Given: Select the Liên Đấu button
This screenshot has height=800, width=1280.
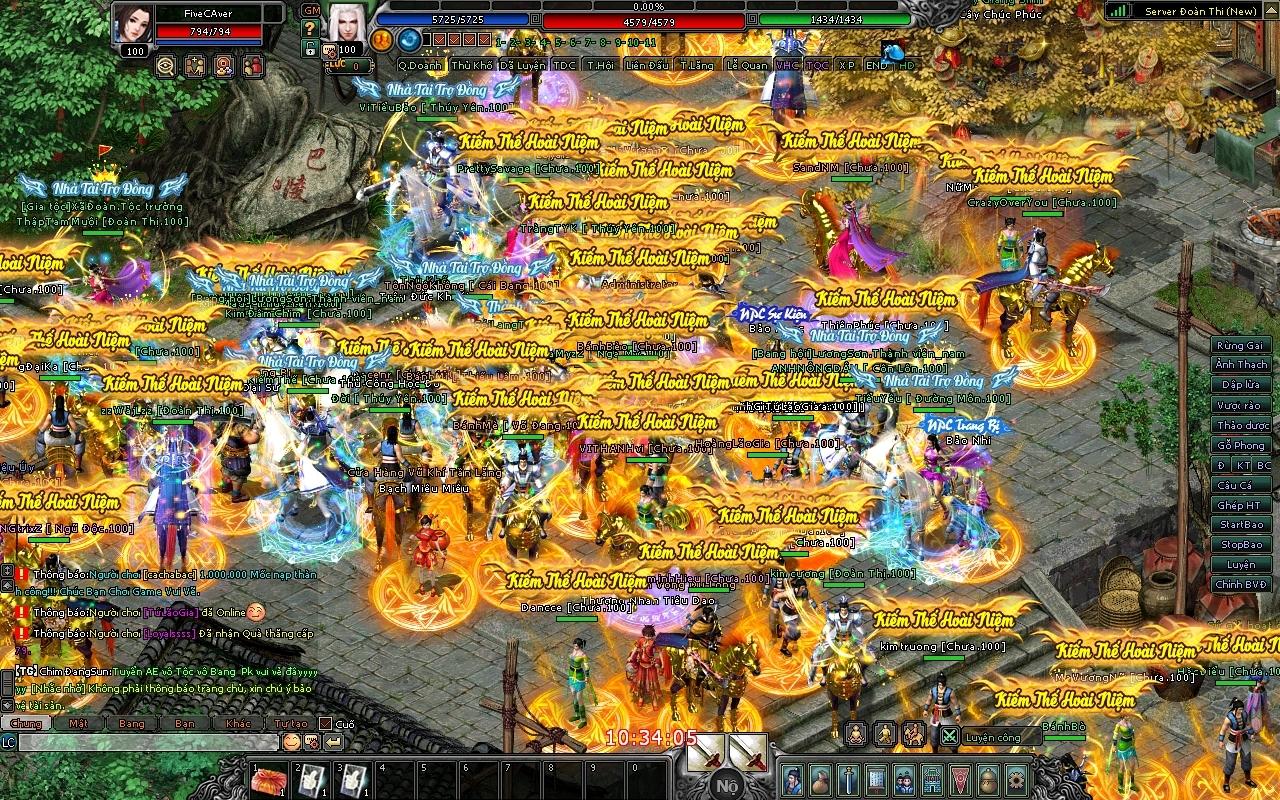Looking at the screenshot, I should tap(647, 65).
